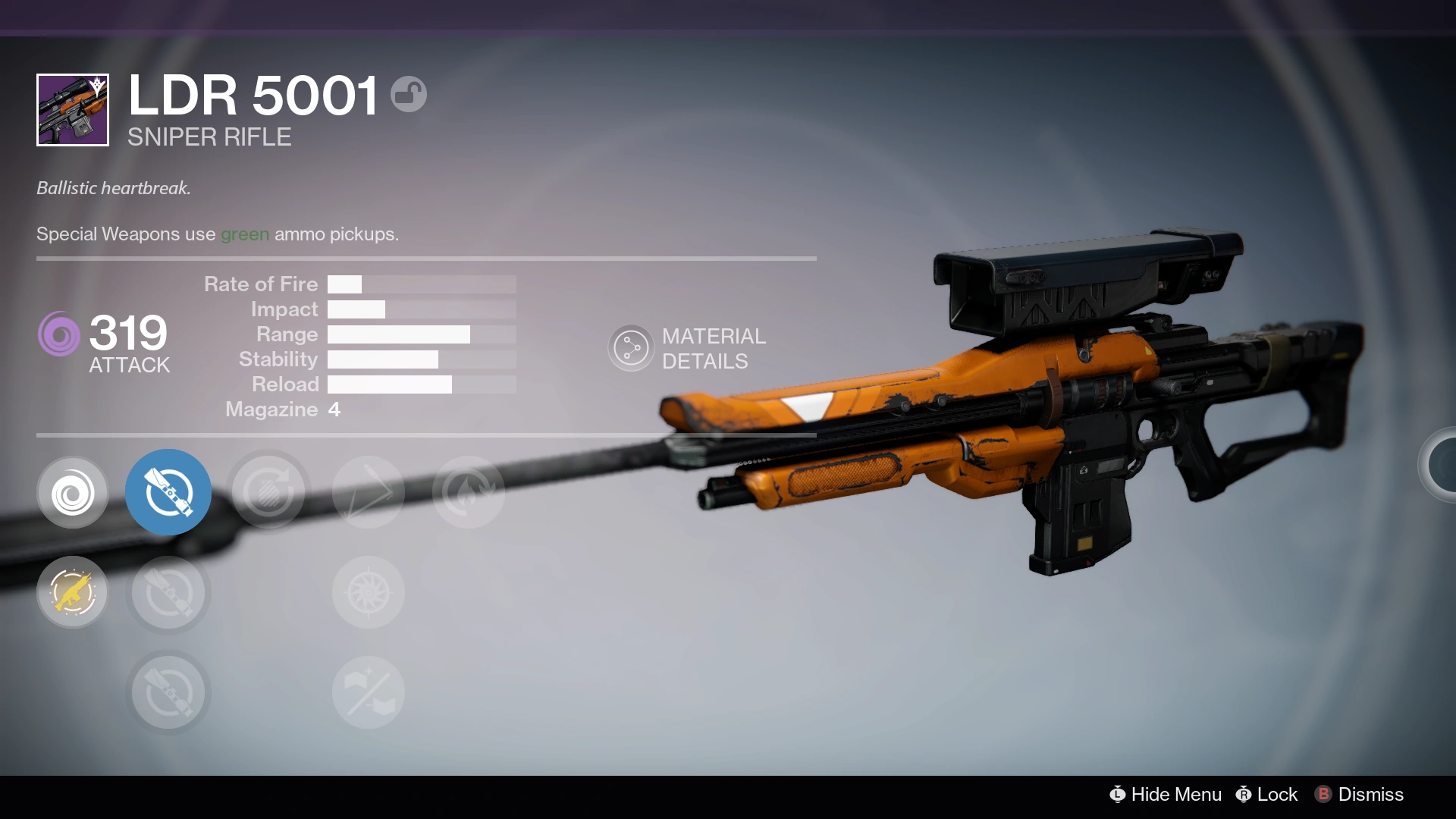Activate the bottom-row scope perk option
Screen dimensions: 1456x819
tap(168, 692)
